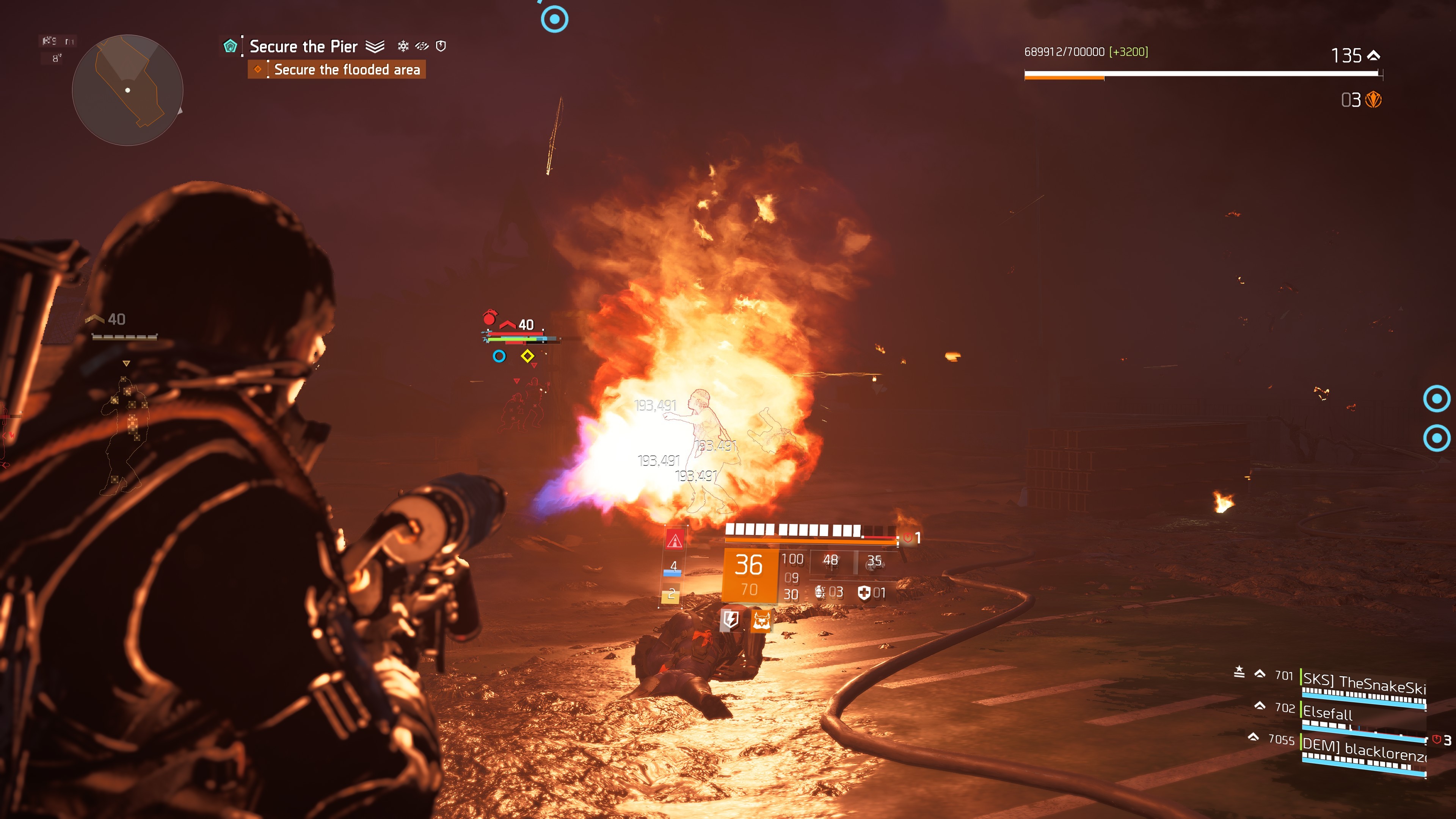
Task: Click the snowflake mission modifier icon
Action: pyautogui.click(x=403, y=46)
